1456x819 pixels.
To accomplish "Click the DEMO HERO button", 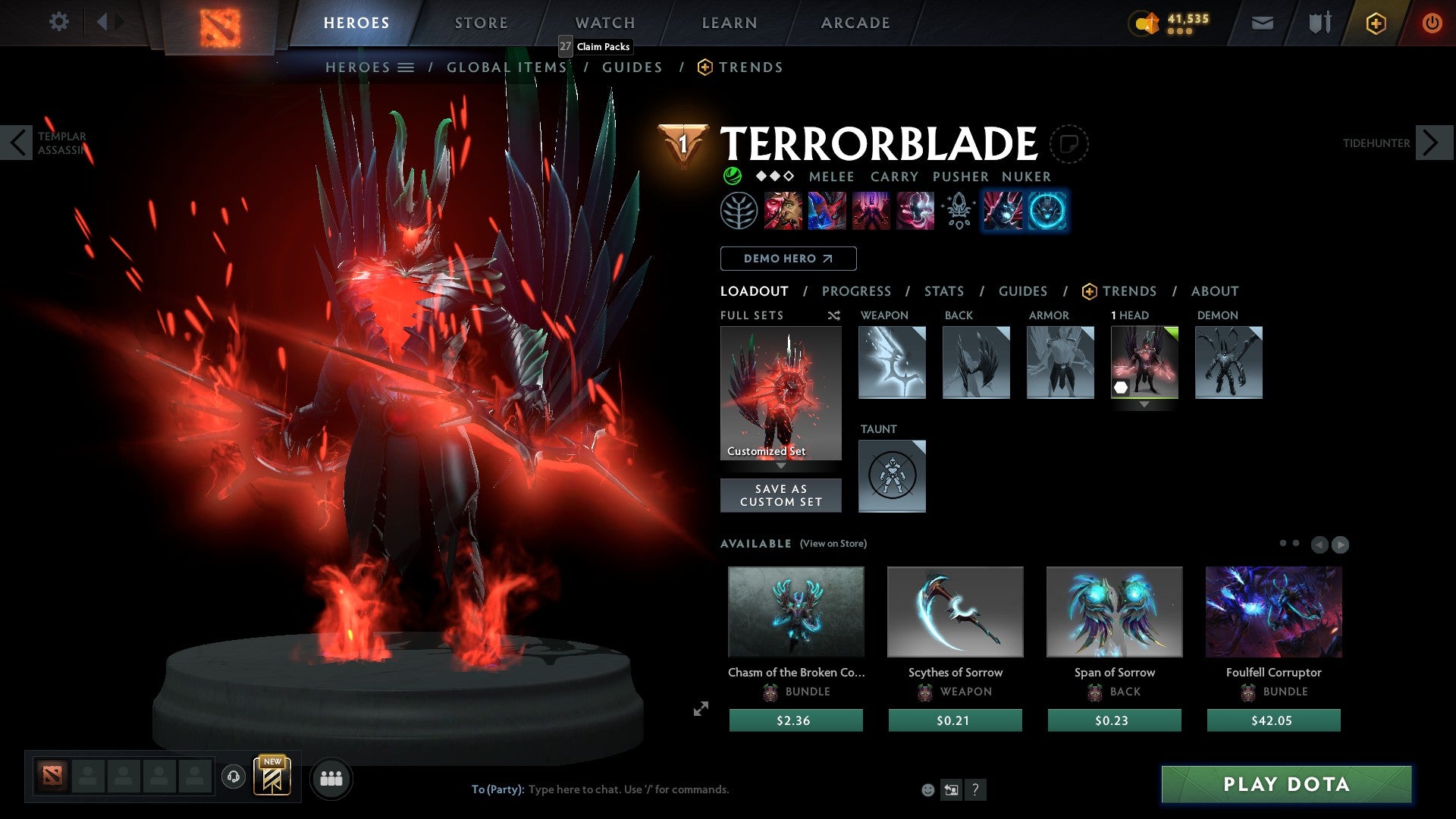I will point(787,259).
